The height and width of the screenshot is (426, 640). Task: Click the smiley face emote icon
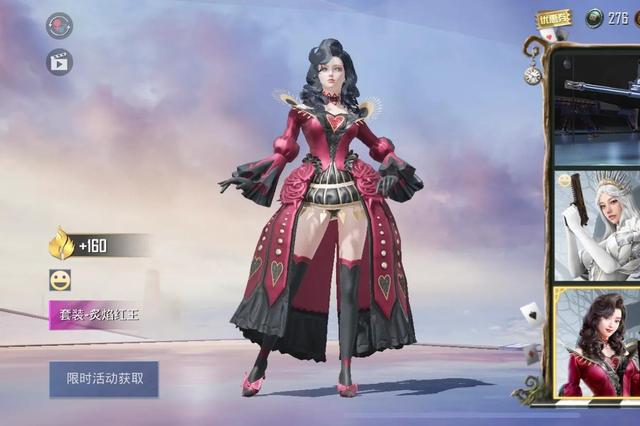pos(60,280)
